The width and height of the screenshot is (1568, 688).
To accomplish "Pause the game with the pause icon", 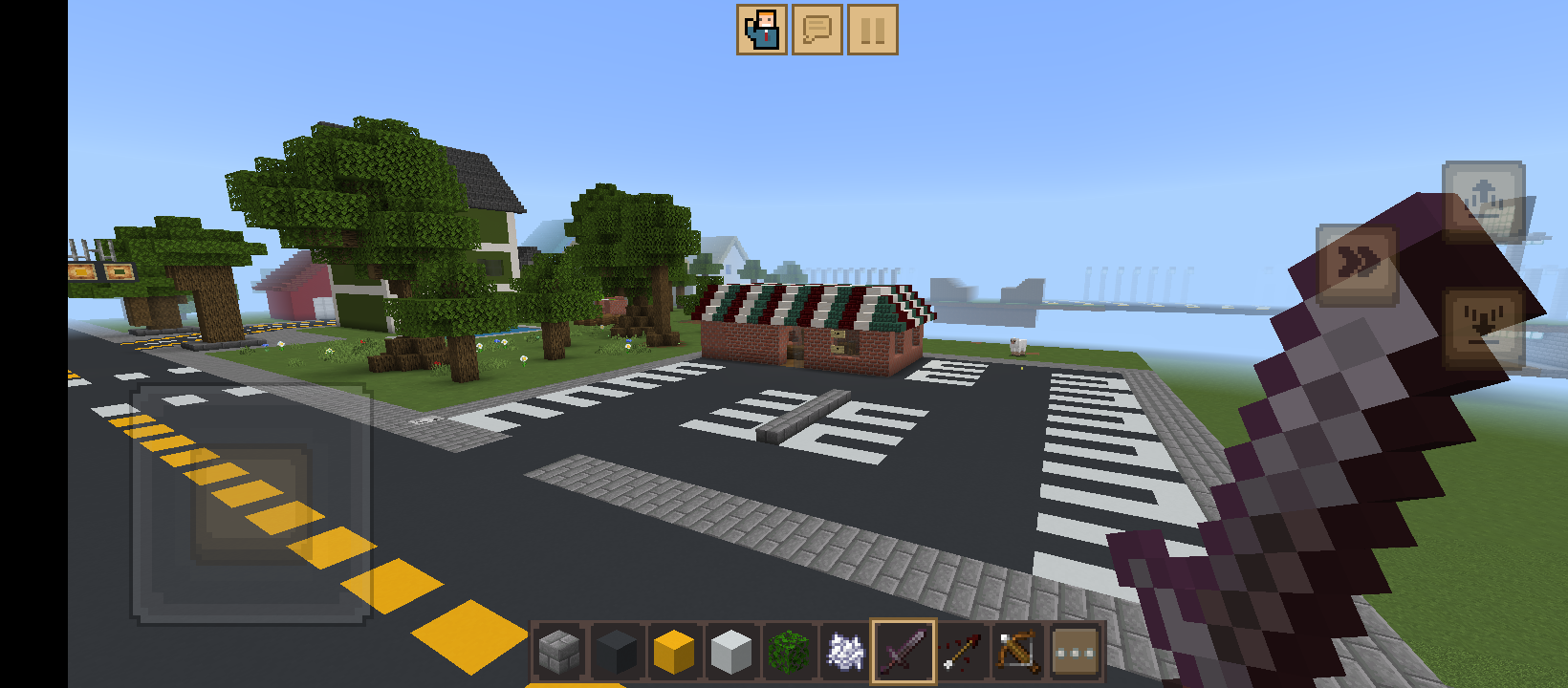I will point(871,31).
